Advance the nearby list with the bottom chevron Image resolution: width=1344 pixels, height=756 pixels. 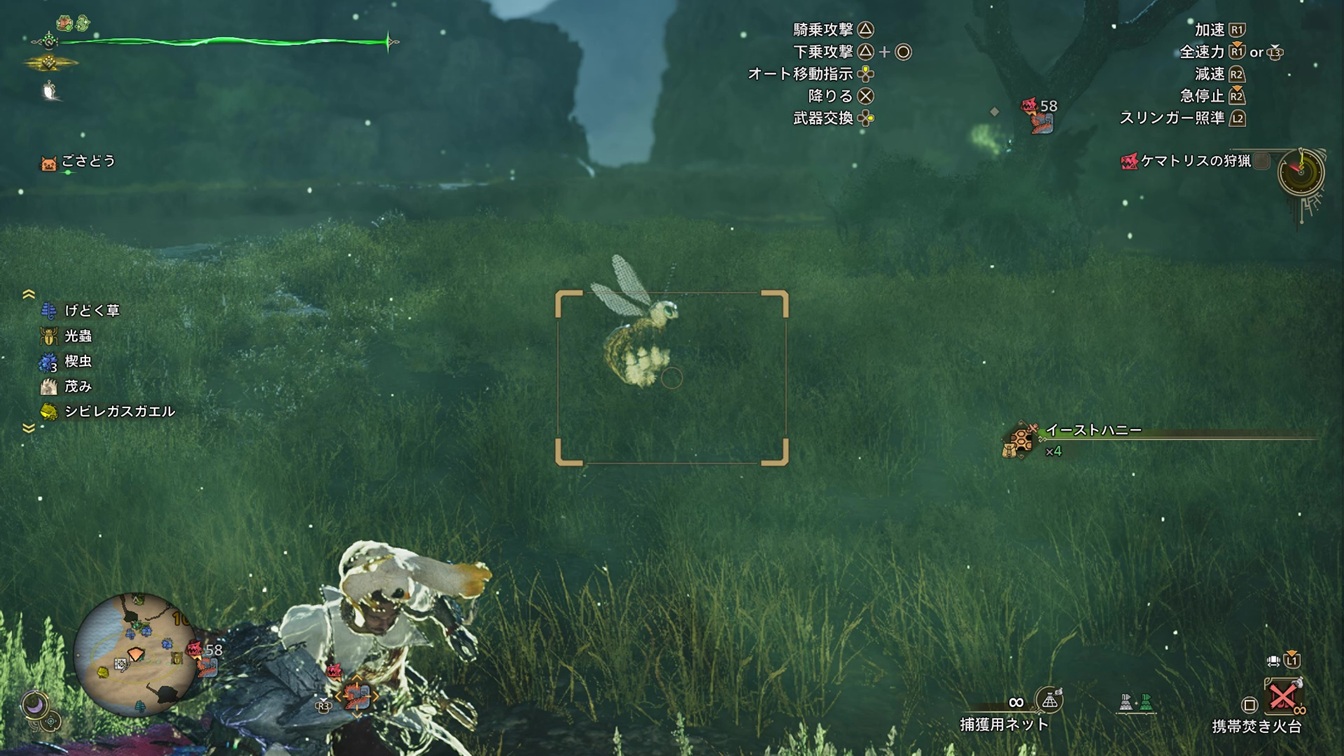(28, 428)
